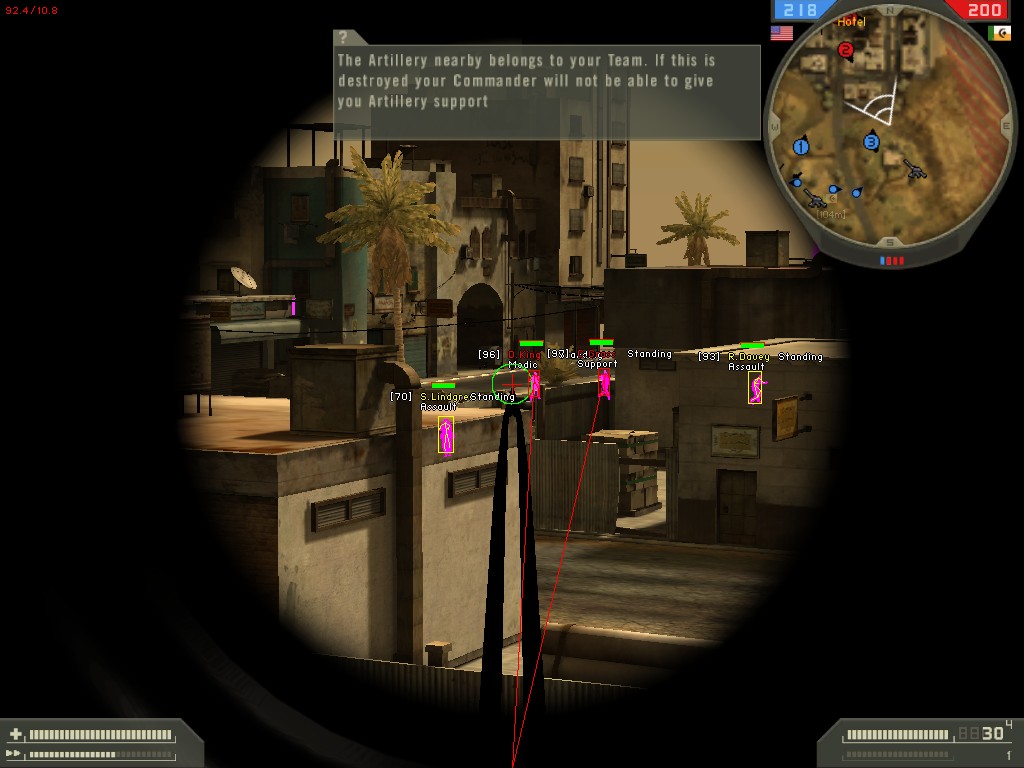
Task: Choose blue control point 3 on minimap
Action: click(871, 142)
